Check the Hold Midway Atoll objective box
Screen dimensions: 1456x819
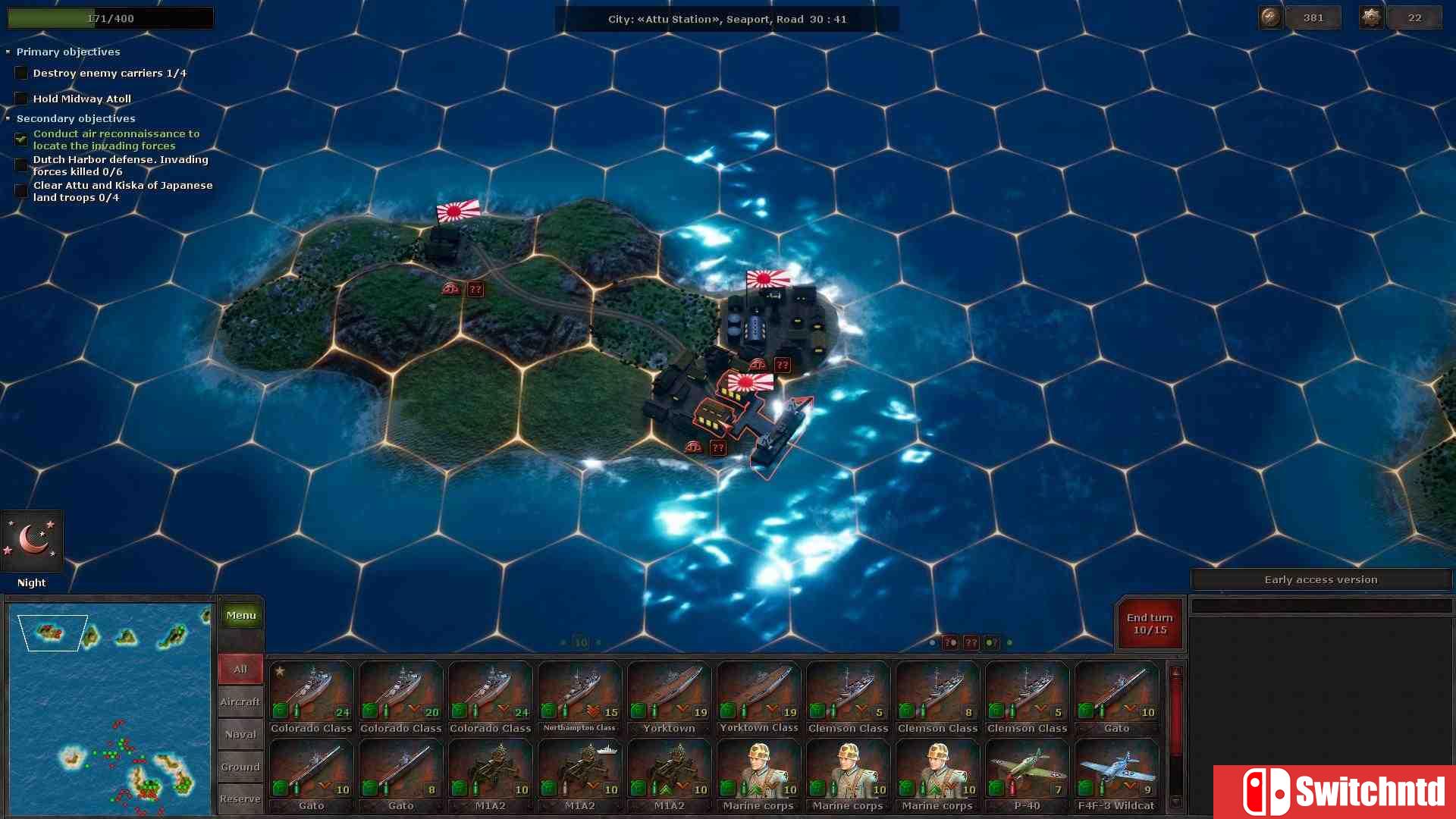20,98
